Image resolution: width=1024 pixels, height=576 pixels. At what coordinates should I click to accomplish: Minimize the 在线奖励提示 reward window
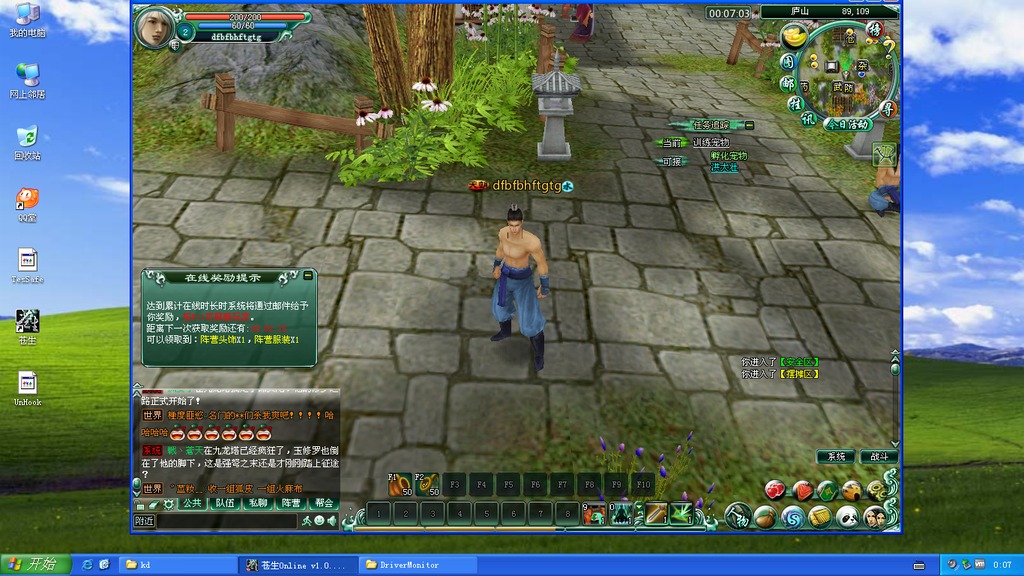coord(308,276)
